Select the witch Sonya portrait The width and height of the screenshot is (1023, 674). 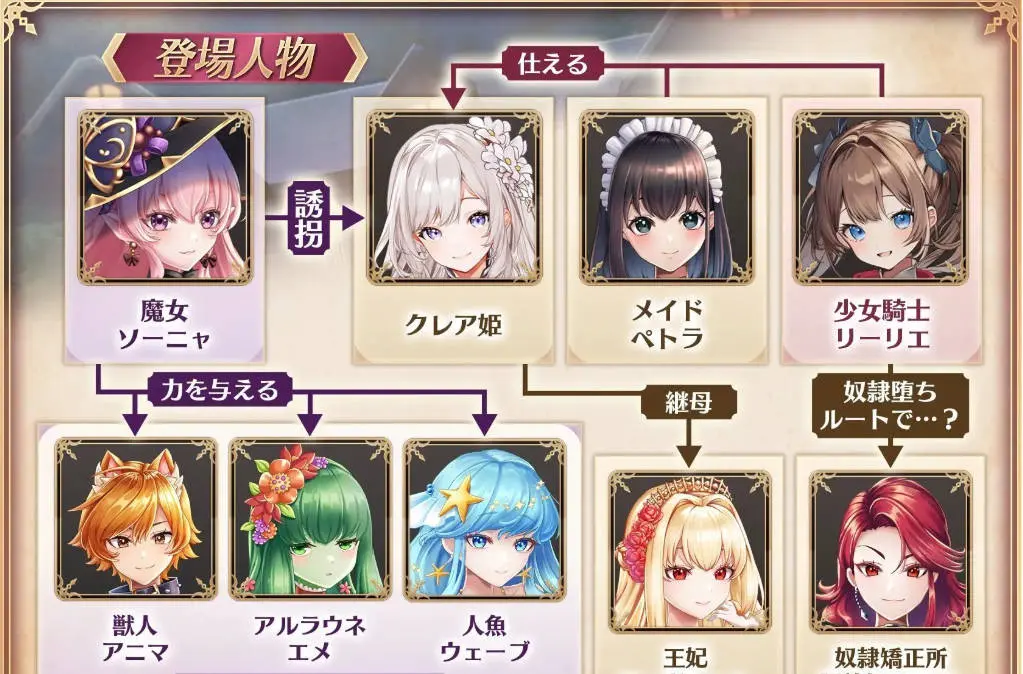[x=167, y=199]
